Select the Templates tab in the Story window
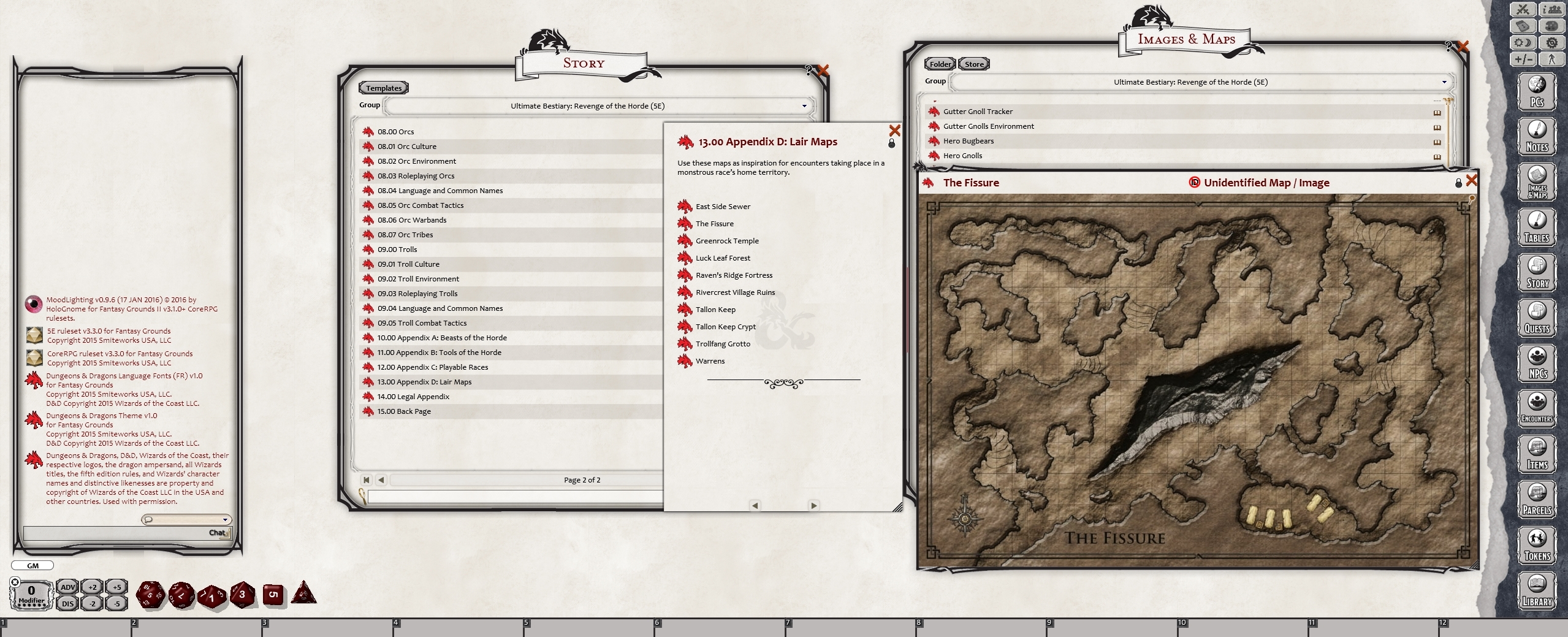The height and width of the screenshot is (637, 1568). click(382, 87)
